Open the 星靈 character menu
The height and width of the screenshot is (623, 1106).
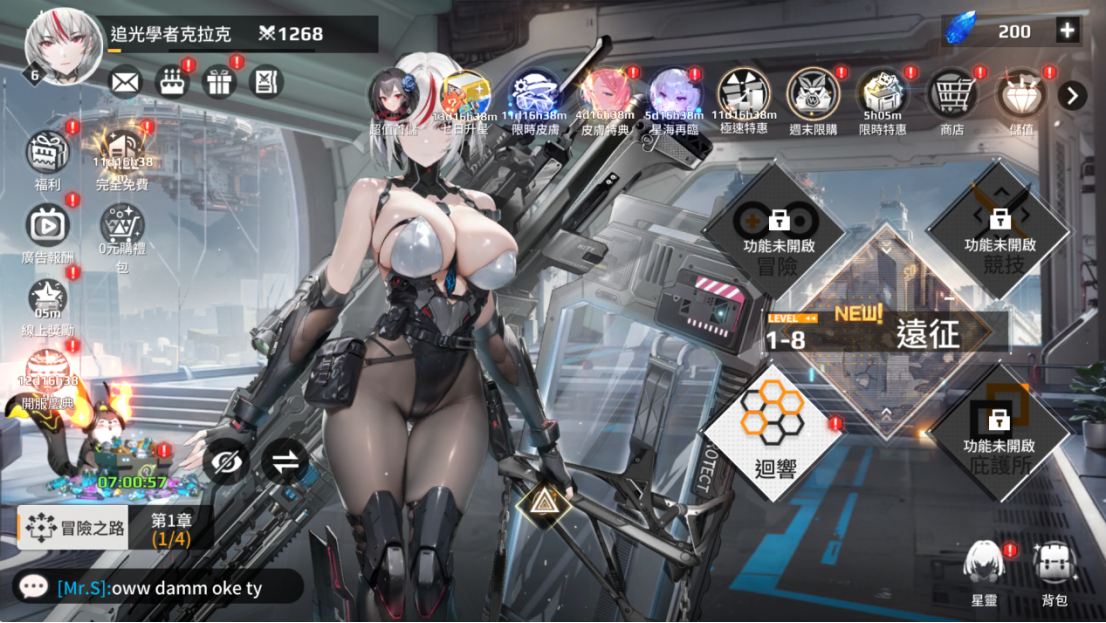tap(984, 570)
